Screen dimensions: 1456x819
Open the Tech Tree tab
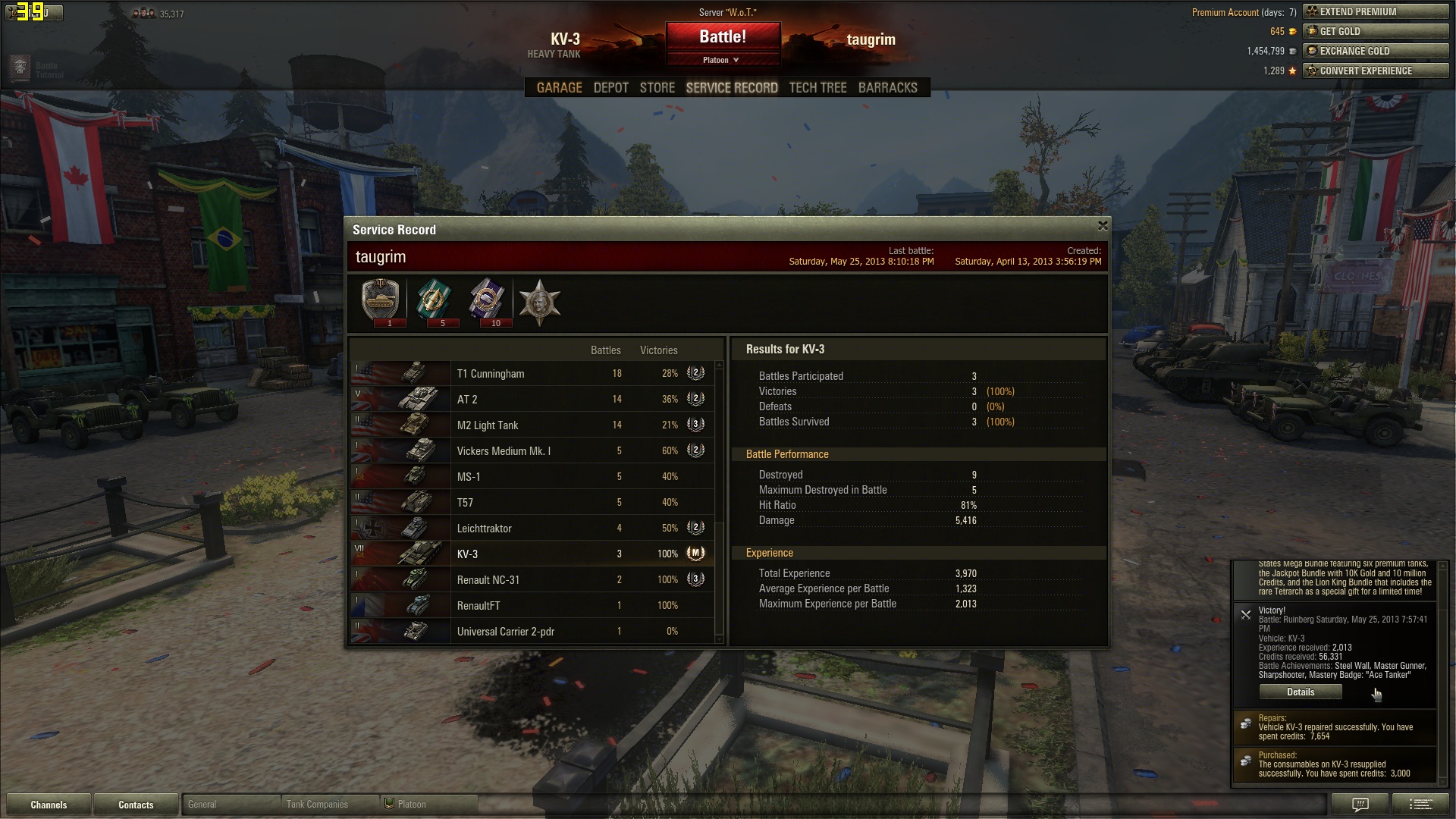(x=817, y=88)
